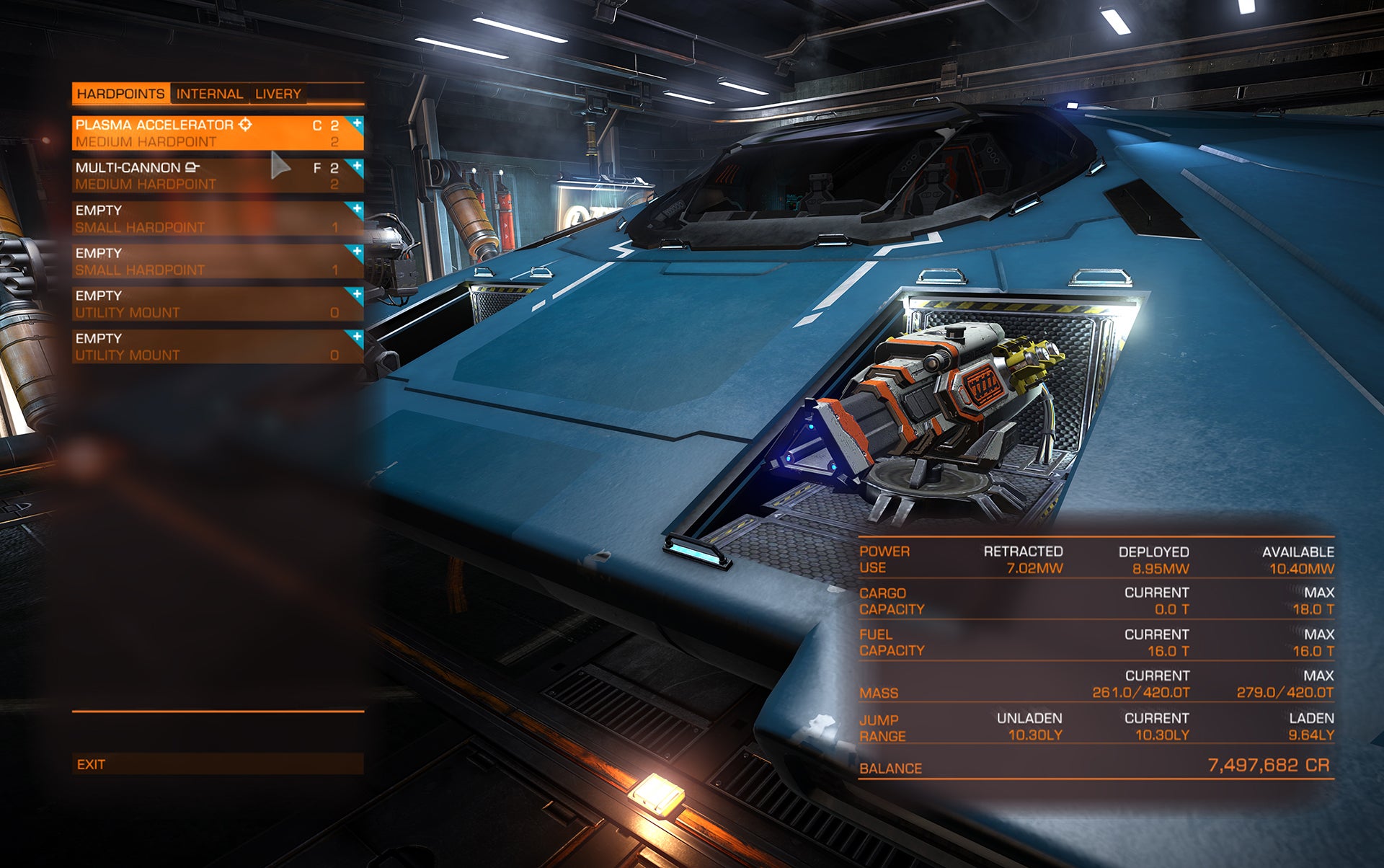Exit the outfitting menu
Image resolution: width=1384 pixels, height=868 pixels.
(216, 764)
